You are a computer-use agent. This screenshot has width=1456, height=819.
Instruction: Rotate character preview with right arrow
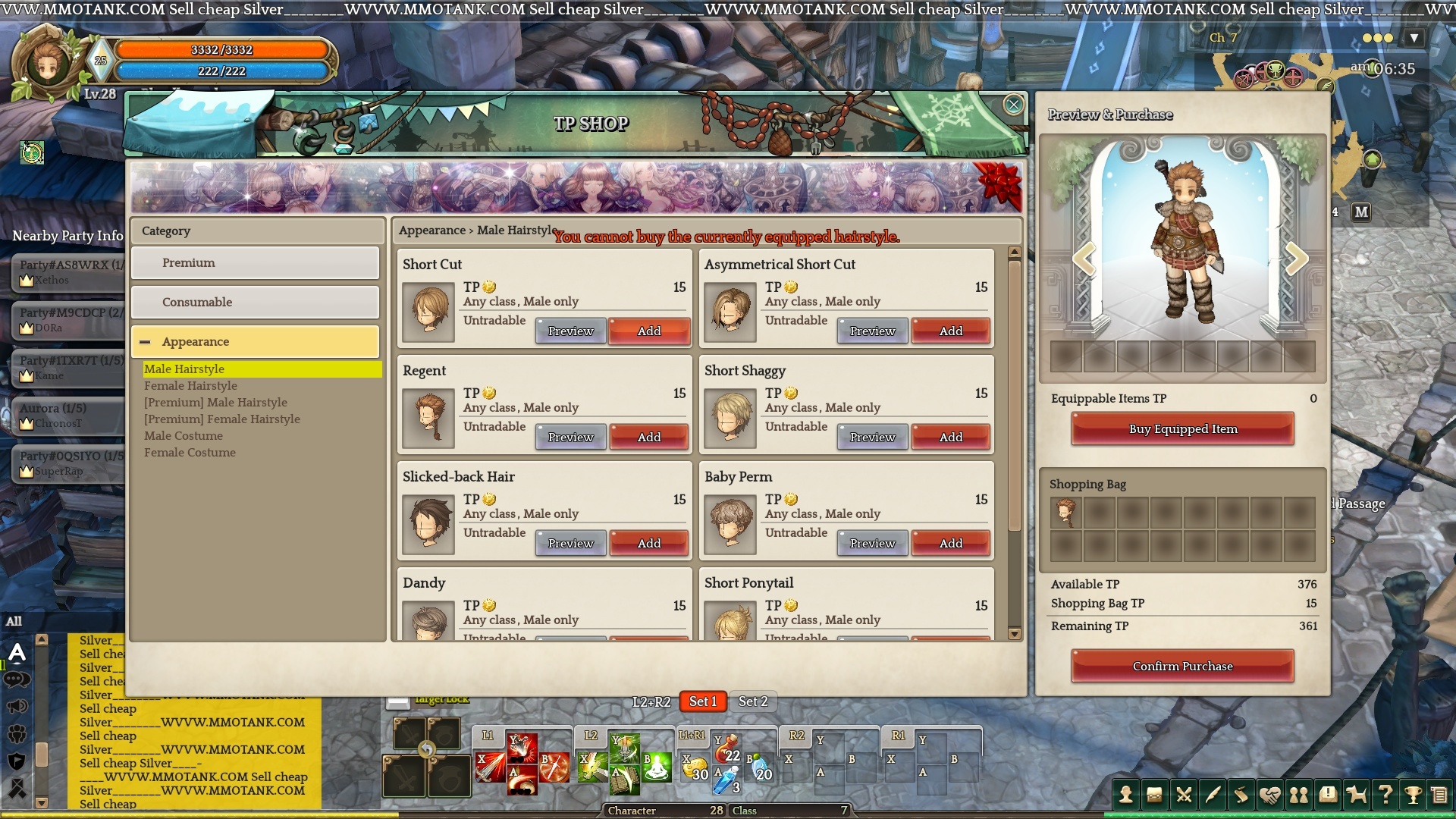[x=1296, y=259]
